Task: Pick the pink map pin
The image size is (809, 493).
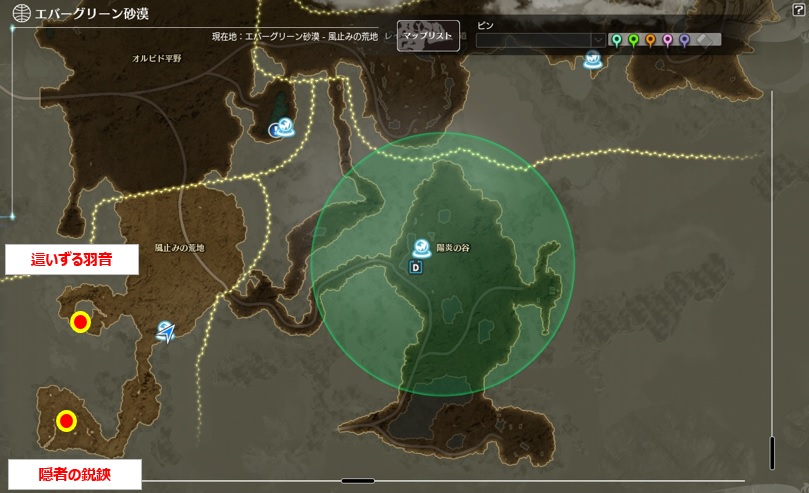Action: pyautogui.click(x=667, y=40)
